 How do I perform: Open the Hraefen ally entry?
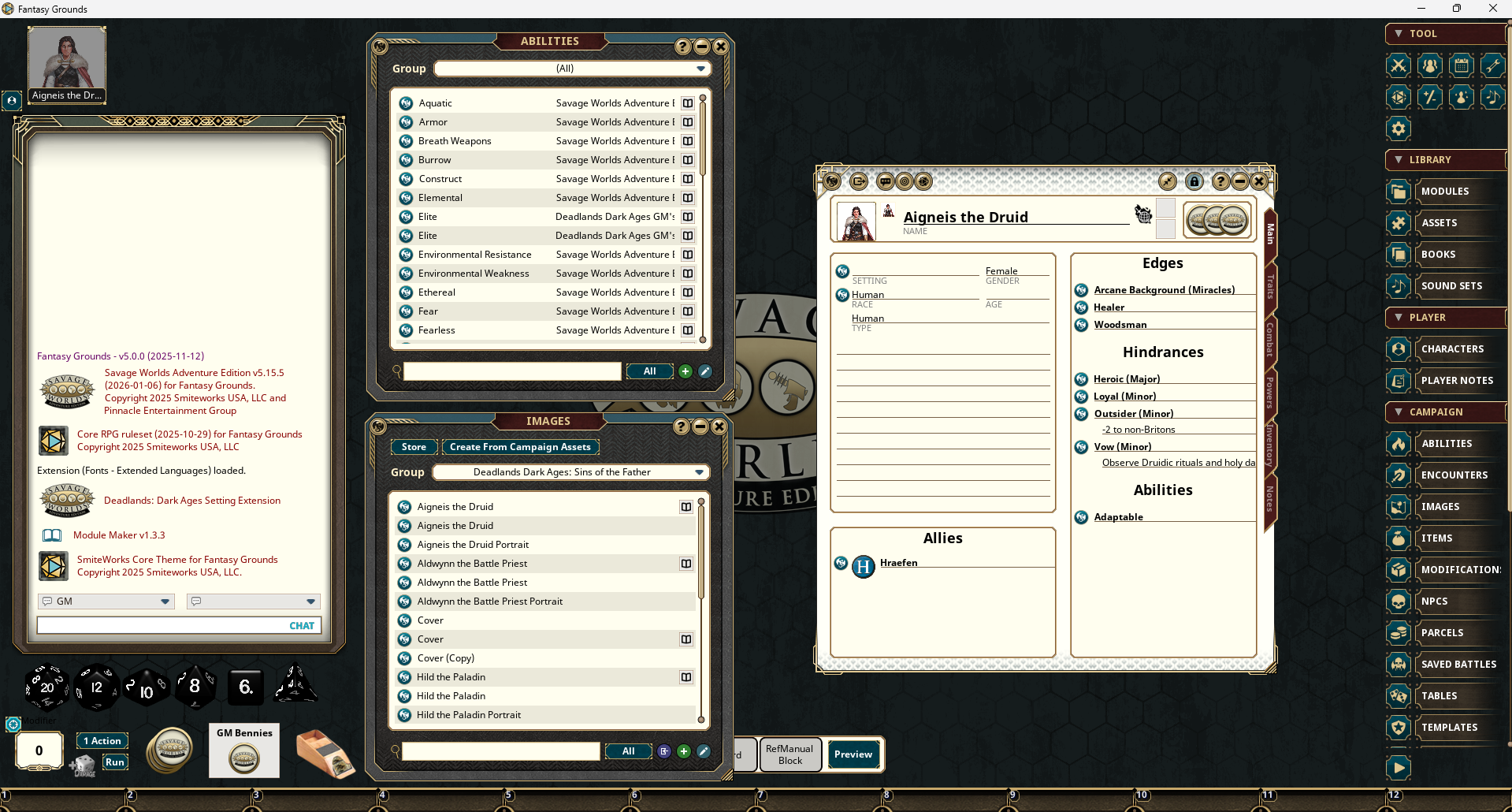click(898, 563)
